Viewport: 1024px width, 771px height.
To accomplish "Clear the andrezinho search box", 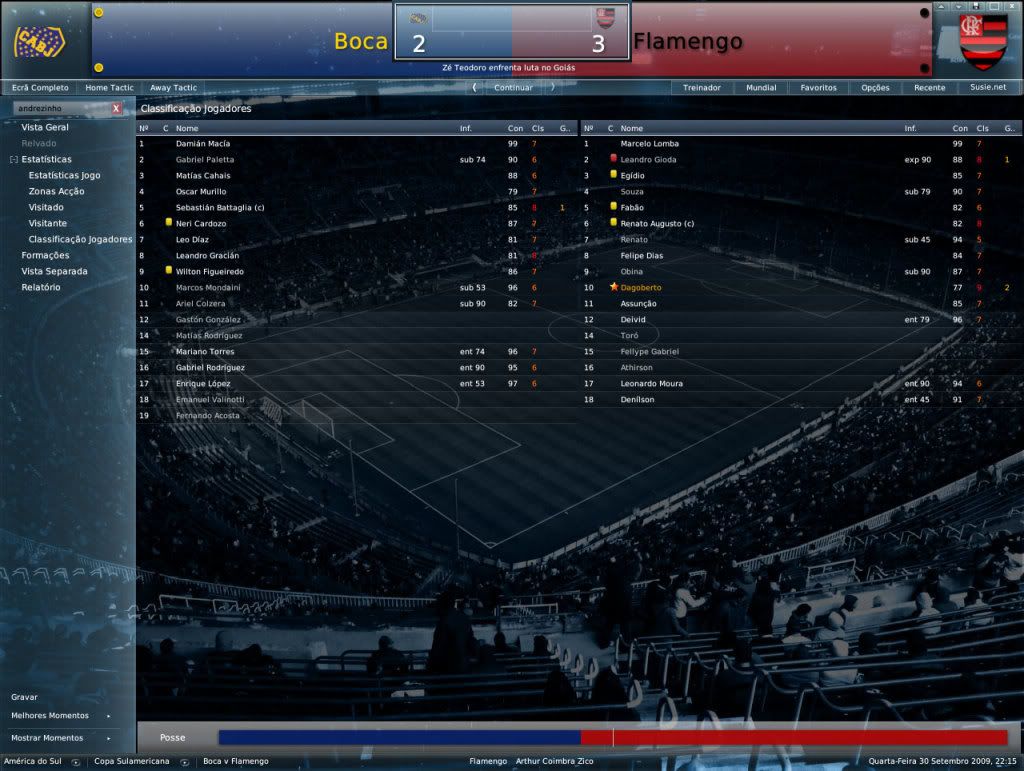I will pos(116,108).
